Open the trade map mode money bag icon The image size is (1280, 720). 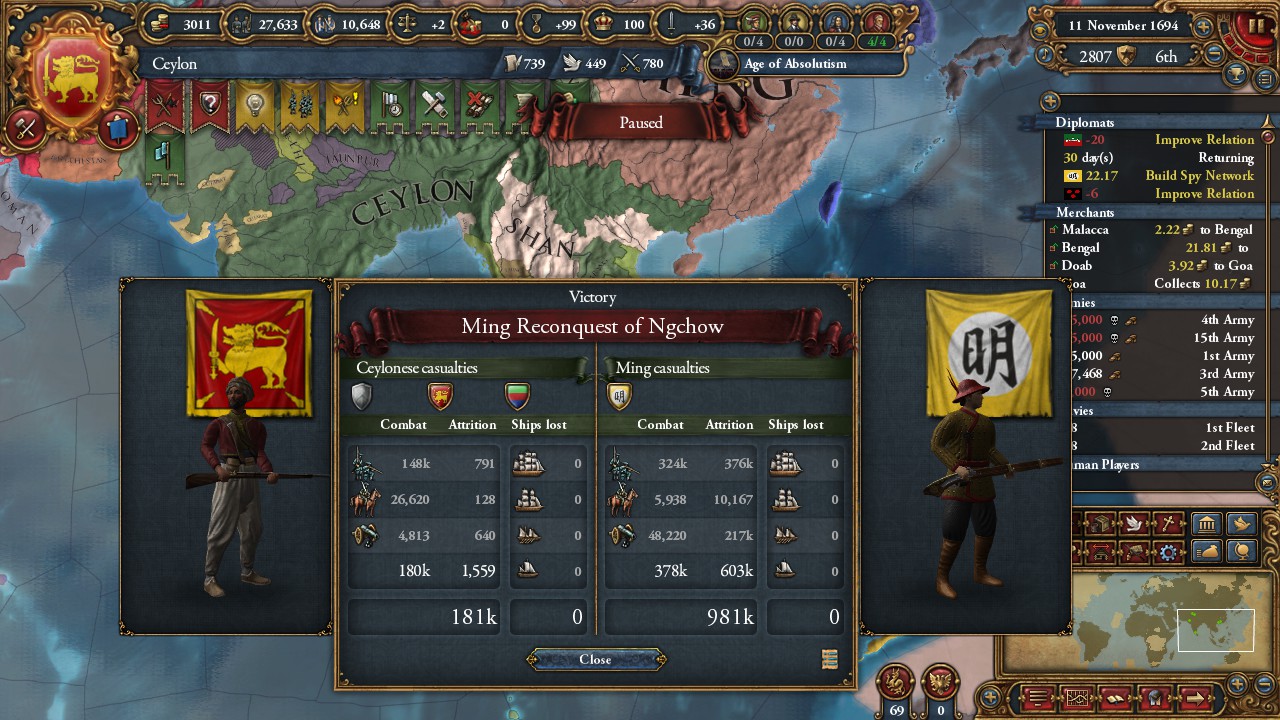pyautogui.click(x=1206, y=552)
